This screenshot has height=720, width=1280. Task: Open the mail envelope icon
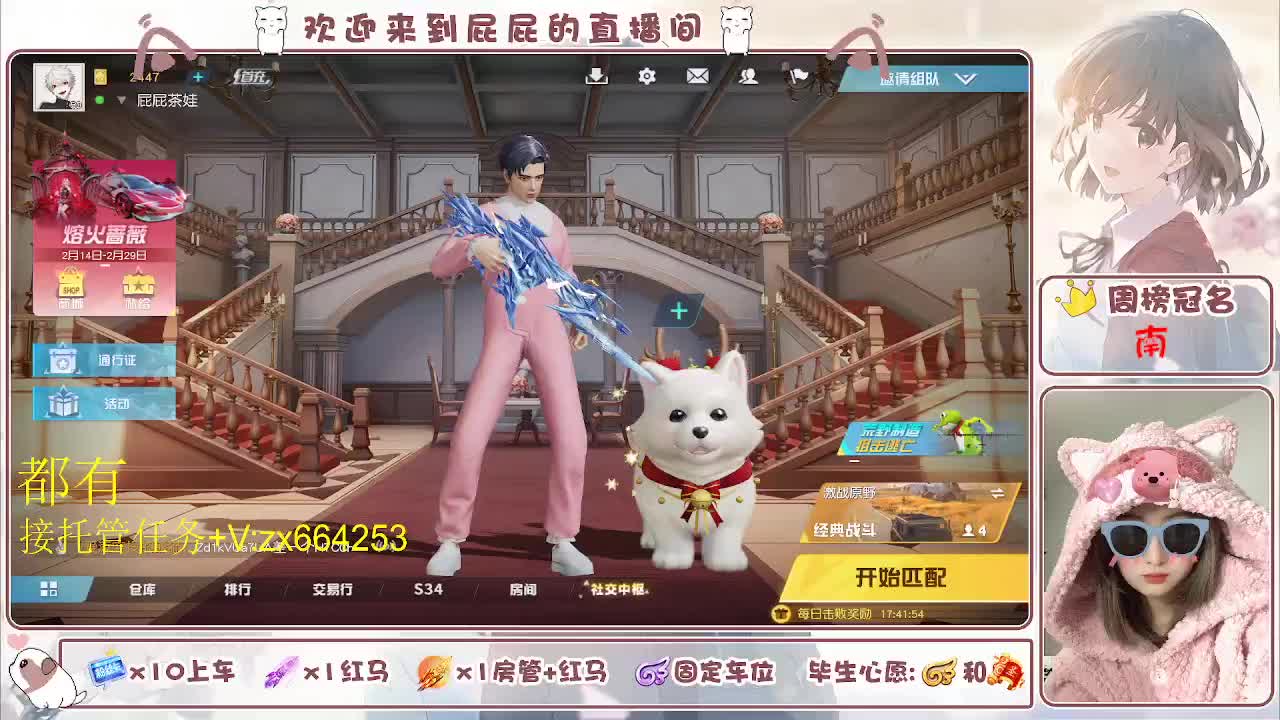point(697,76)
